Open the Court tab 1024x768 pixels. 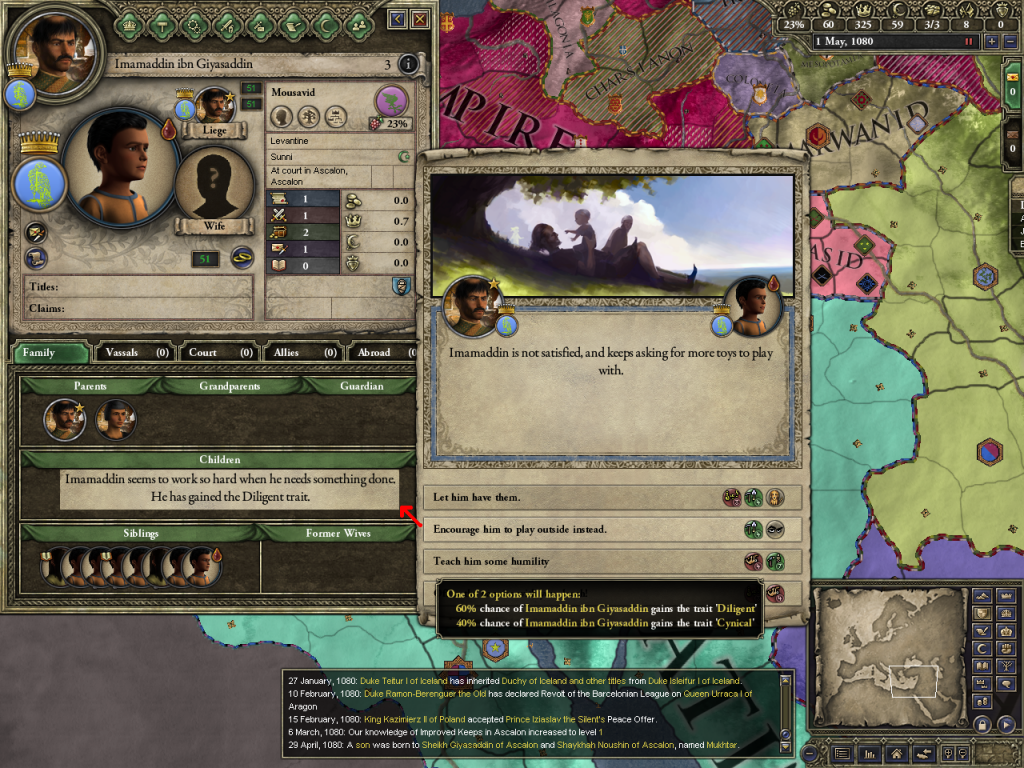point(217,352)
